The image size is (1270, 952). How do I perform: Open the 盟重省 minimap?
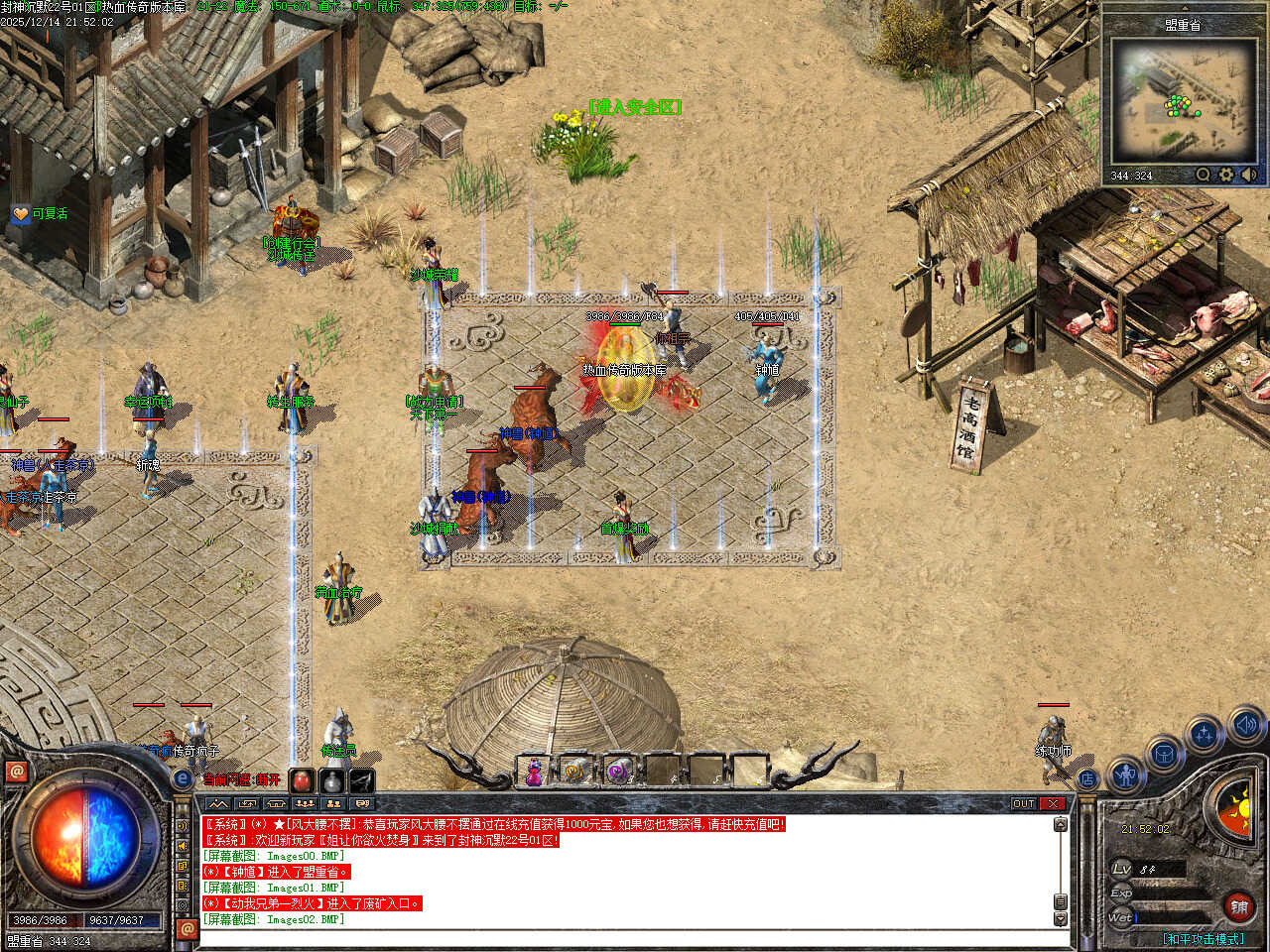click(x=1182, y=100)
